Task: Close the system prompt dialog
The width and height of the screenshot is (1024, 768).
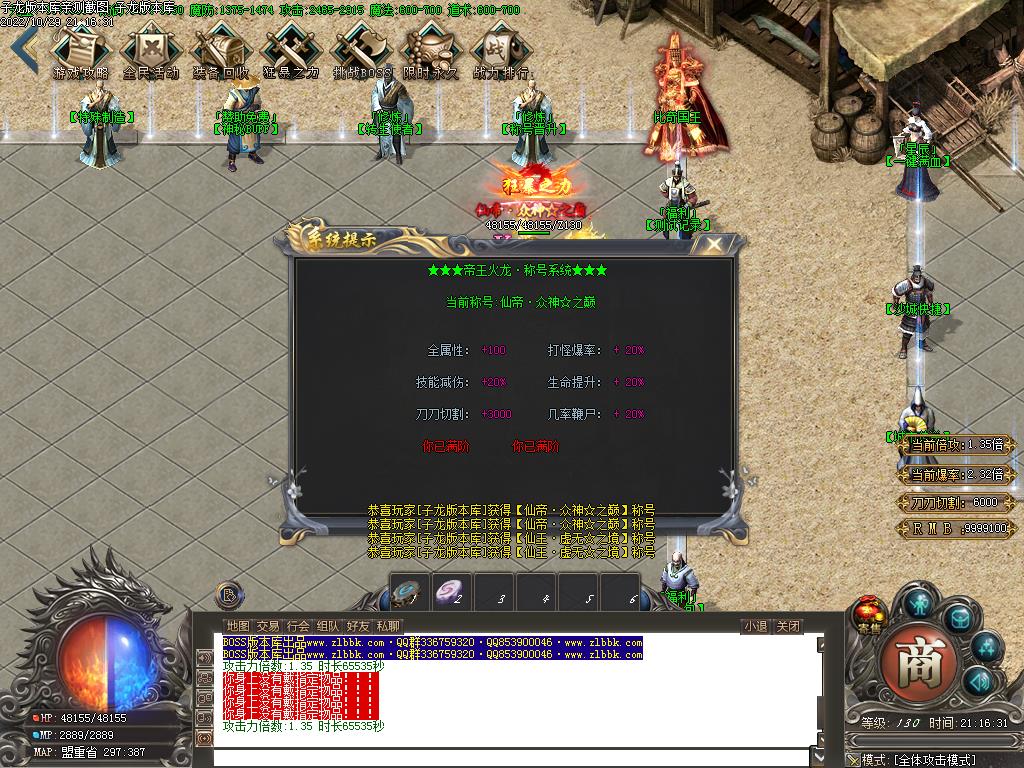Action: (x=714, y=244)
